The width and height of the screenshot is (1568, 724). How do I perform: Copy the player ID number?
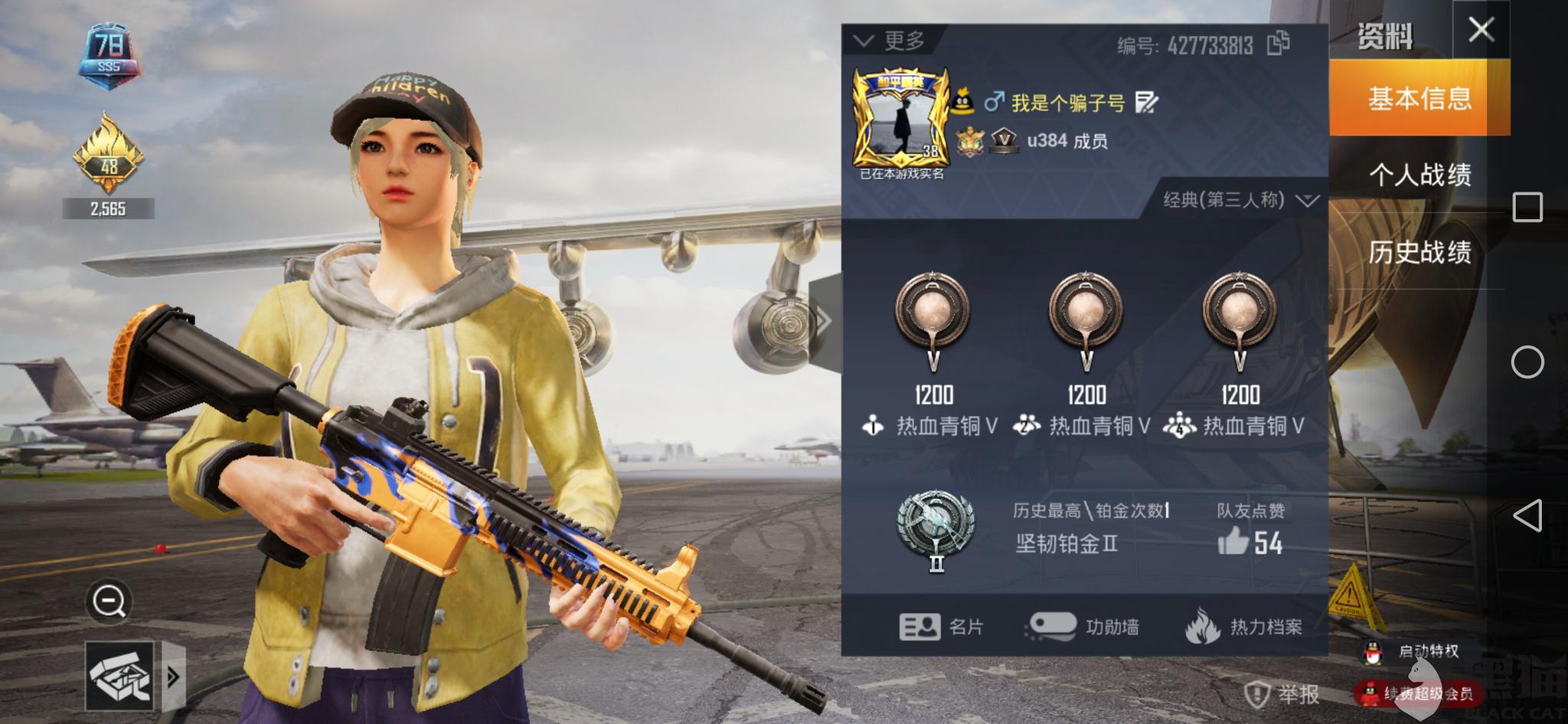pyautogui.click(x=1278, y=44)
